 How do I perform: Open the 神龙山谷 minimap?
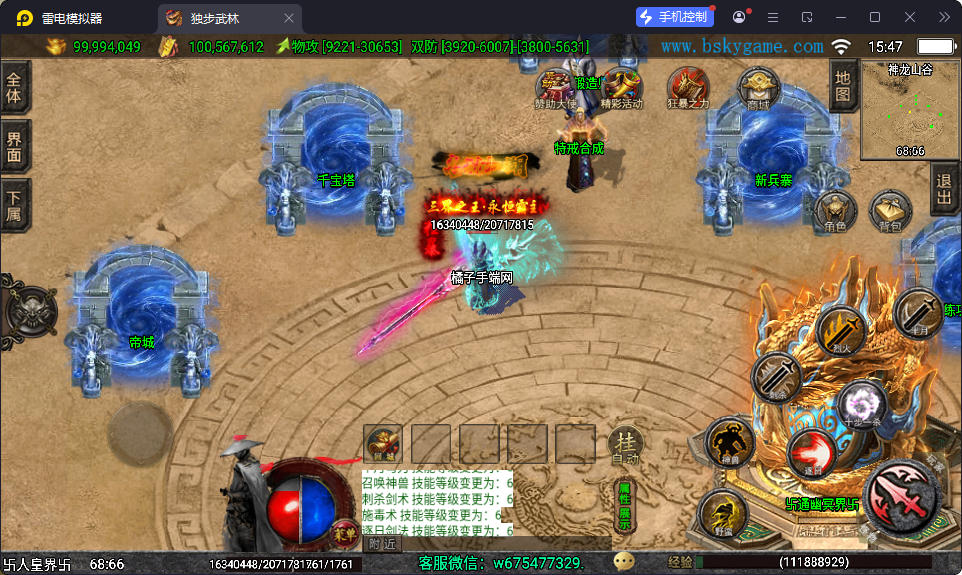point(910,112)
